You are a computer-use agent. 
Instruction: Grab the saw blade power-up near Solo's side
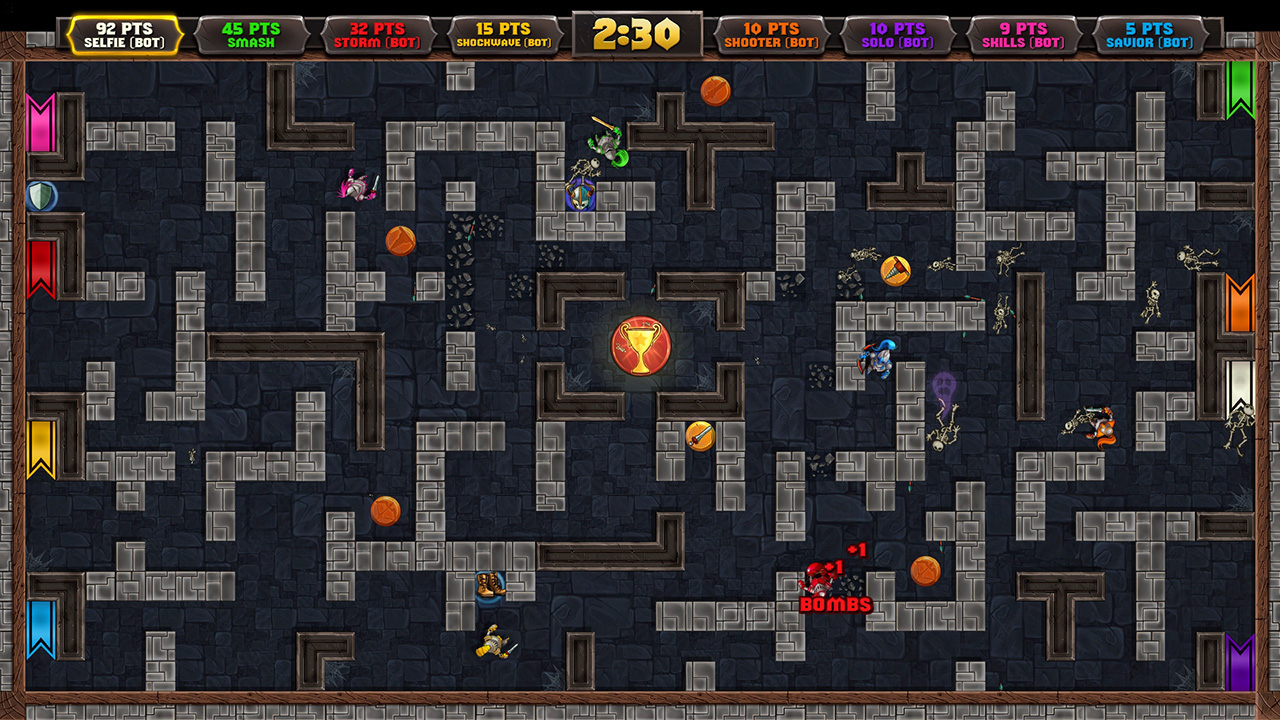point(897,268)
